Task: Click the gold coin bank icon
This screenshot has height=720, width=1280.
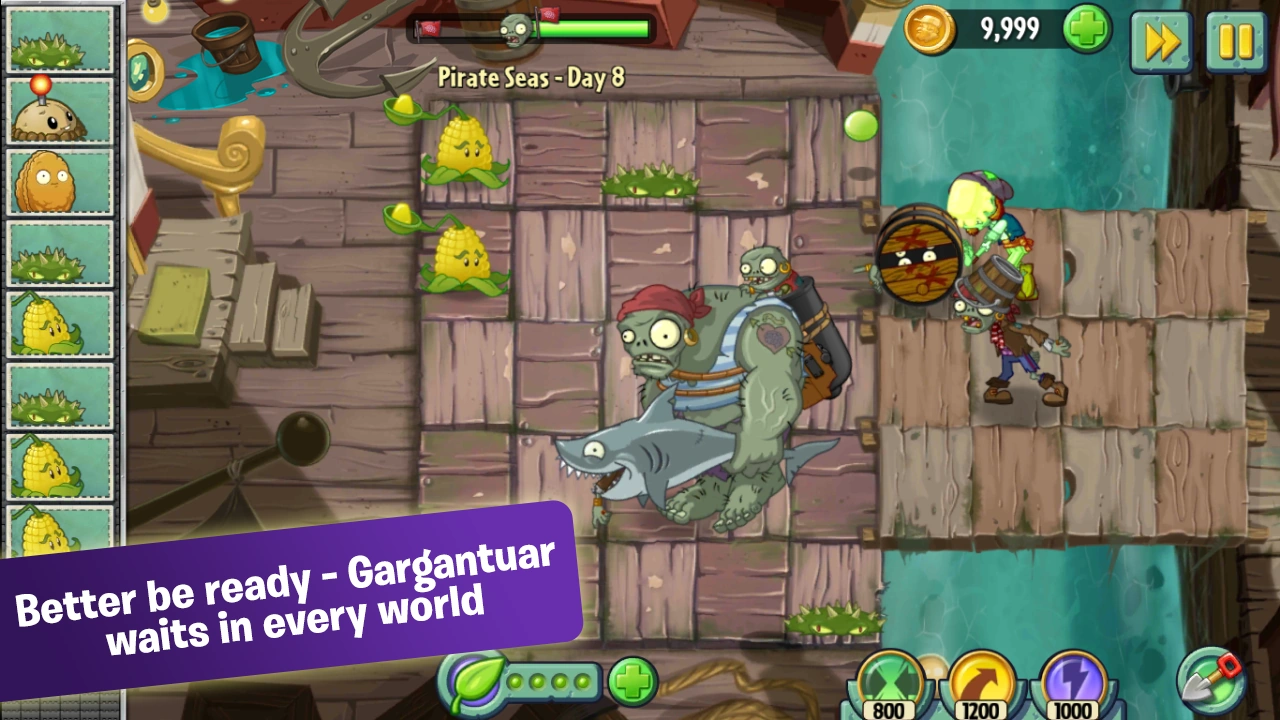Action: (931, 31)
